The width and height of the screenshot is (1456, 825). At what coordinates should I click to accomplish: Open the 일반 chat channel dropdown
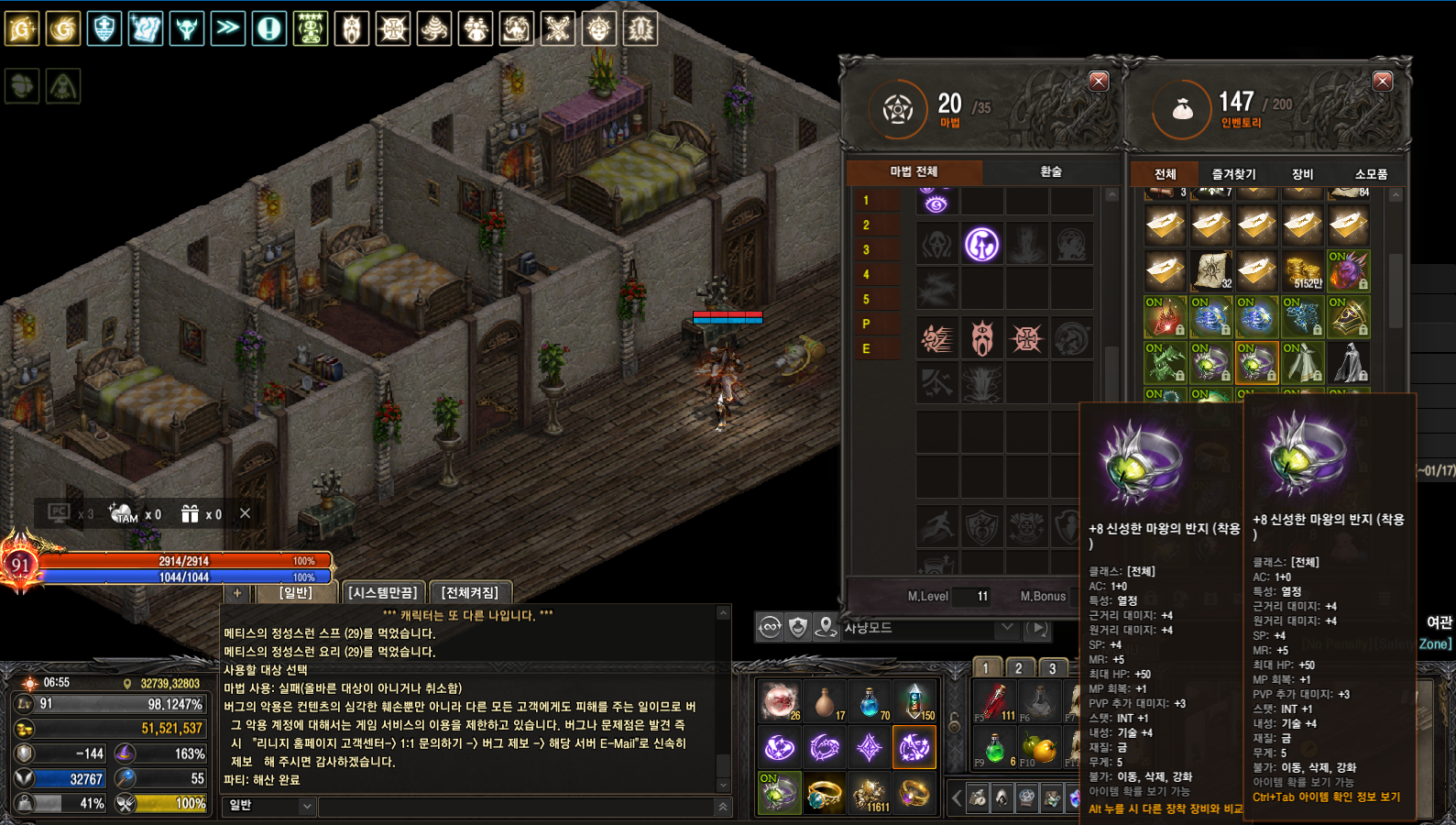point(268,807)
